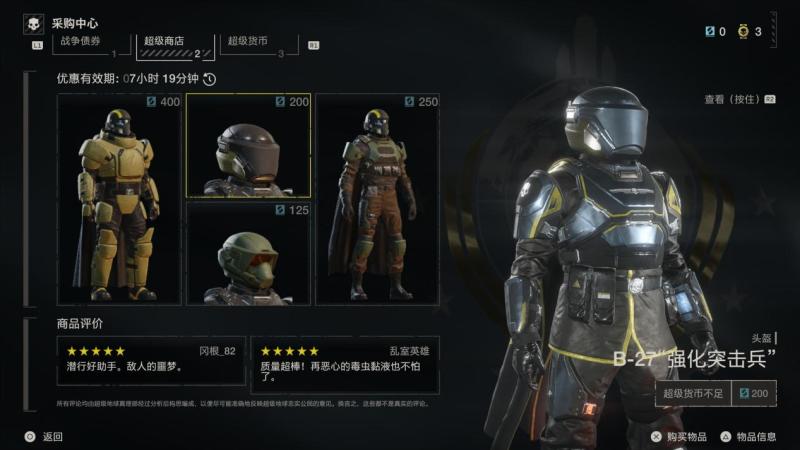Select the yellow armor priced 400
The width and height of the screenshot is (800, 450).
coord(119,200)
